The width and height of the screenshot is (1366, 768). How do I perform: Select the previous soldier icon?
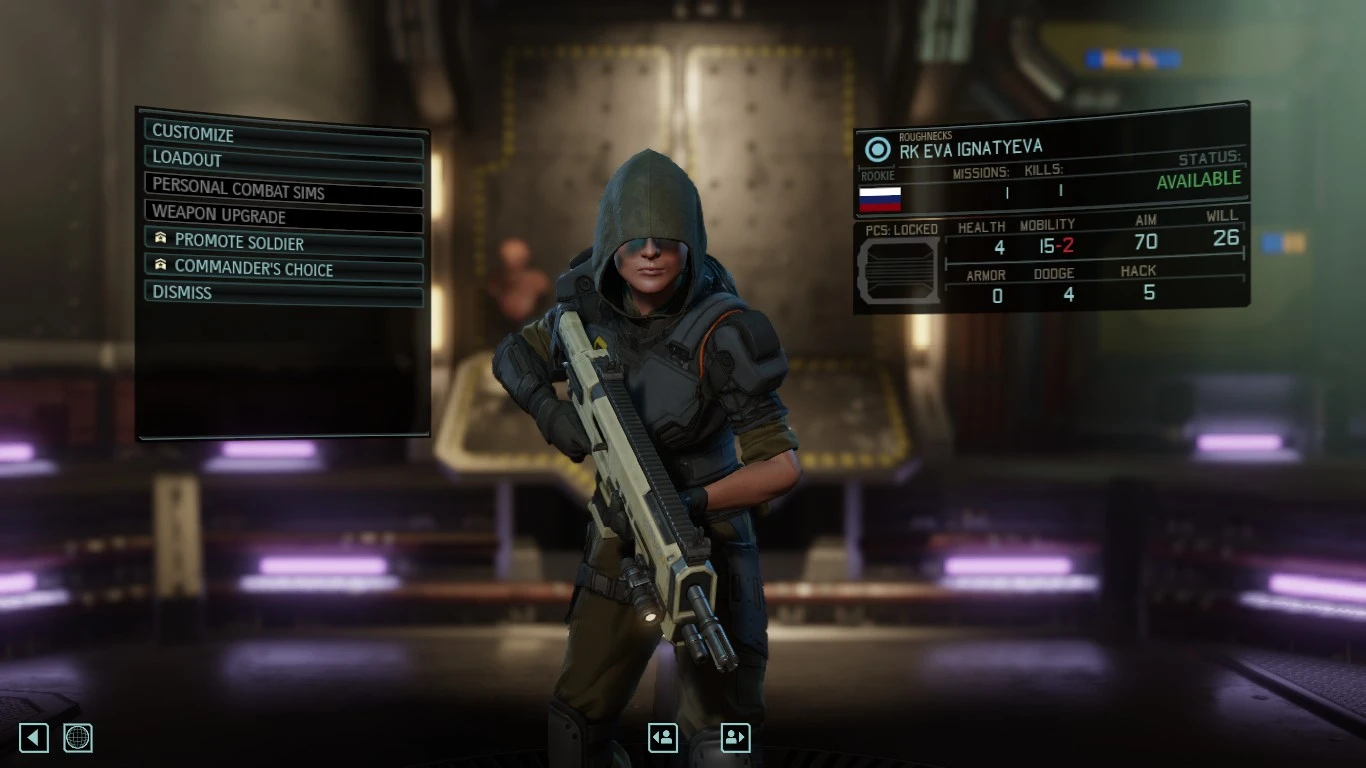662,737
